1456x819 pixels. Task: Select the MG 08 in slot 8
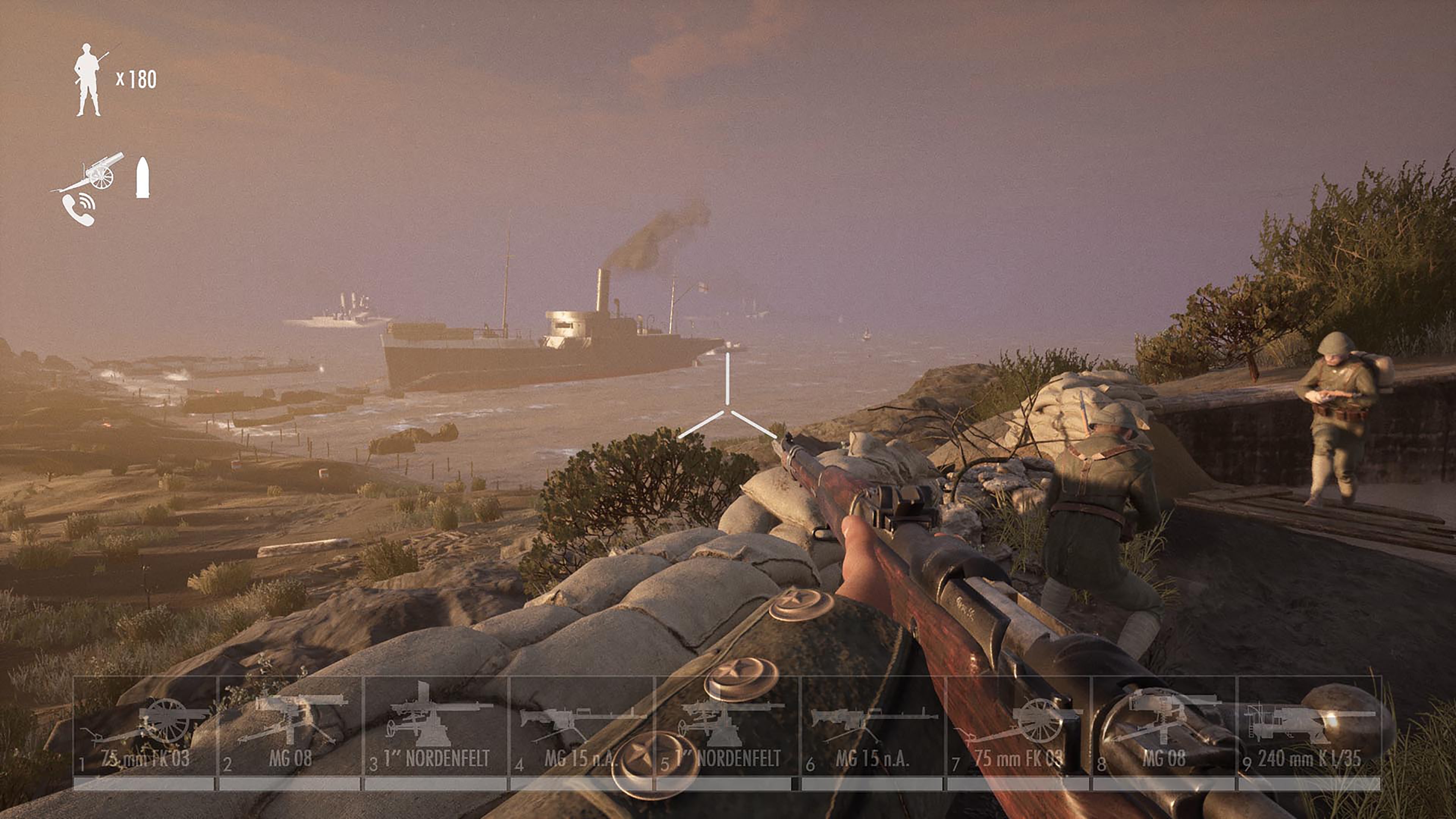point(1164,735)
